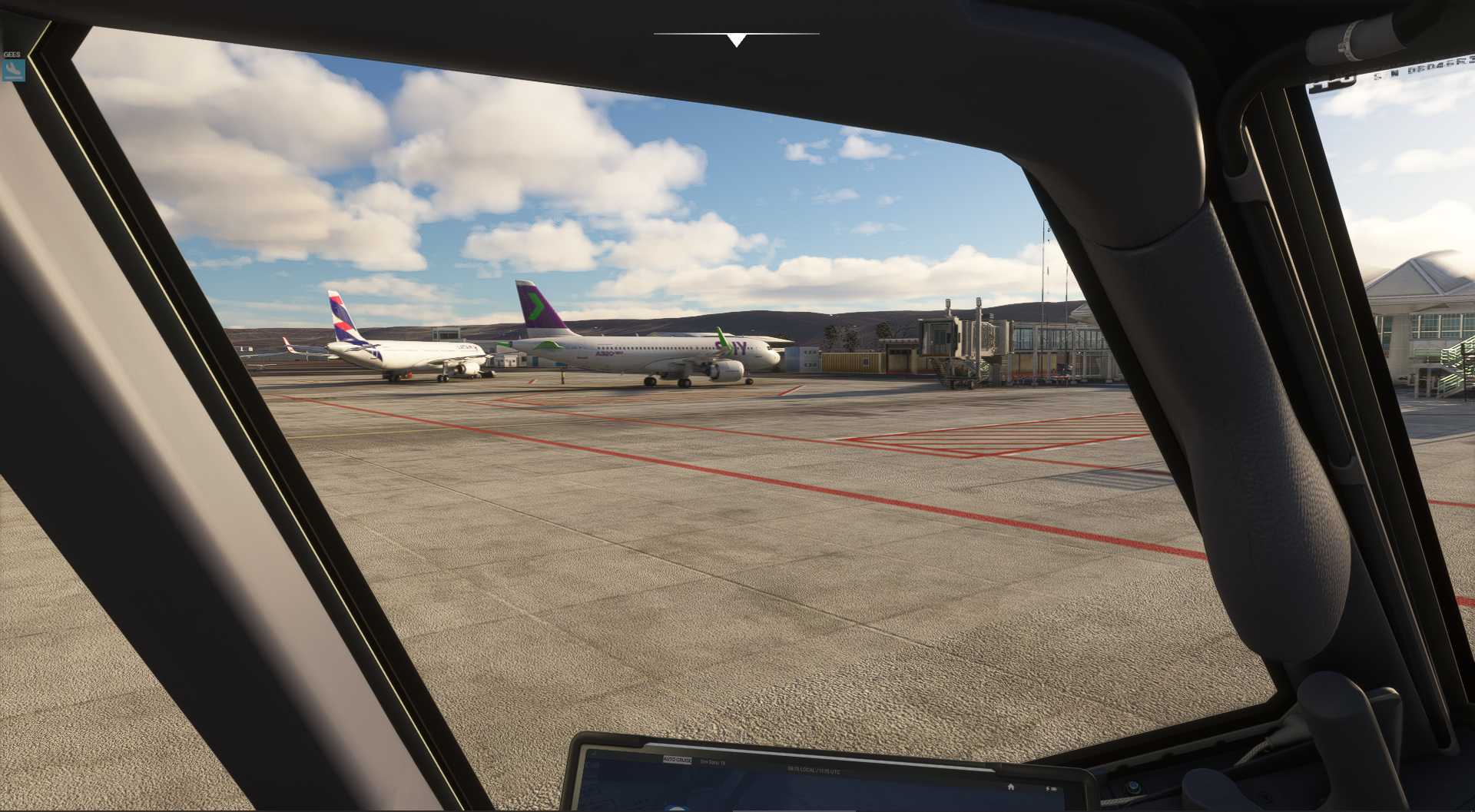Tap the home icon on the cockpit tablet
The width and height of the screenshot is (1475, 812).
click(1011, 786)
